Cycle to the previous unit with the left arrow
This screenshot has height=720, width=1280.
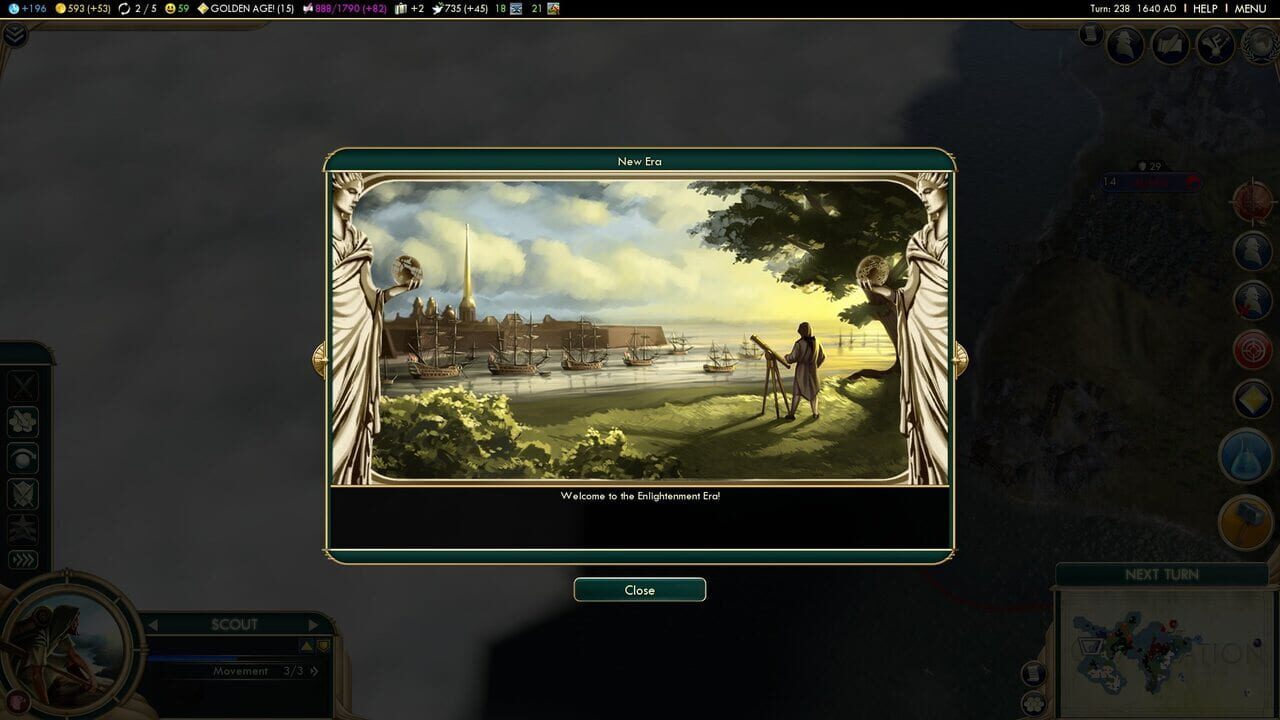(x=155, y=624)
